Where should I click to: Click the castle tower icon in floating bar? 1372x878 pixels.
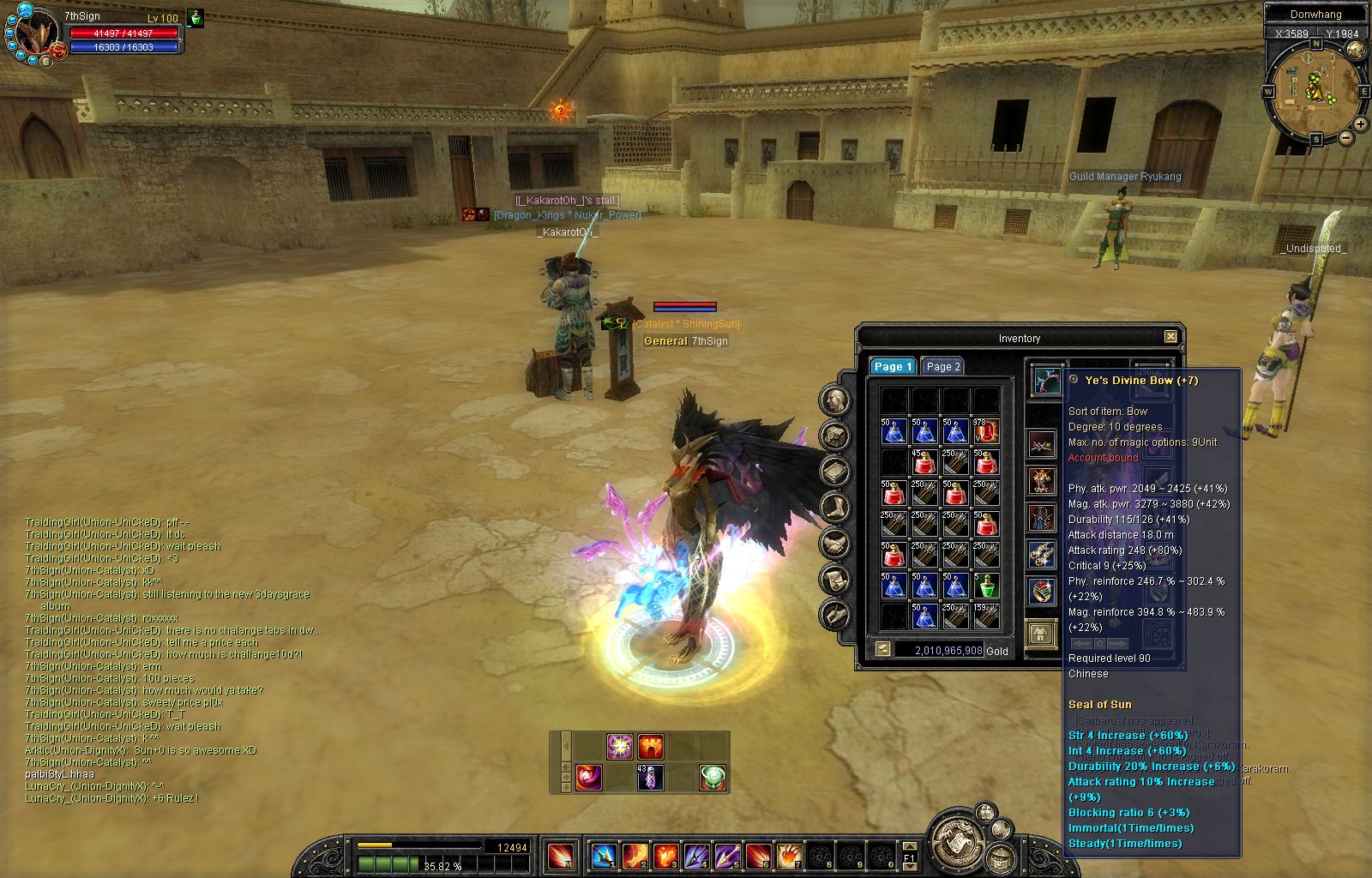pyautogui.click(x=650, y=746)
